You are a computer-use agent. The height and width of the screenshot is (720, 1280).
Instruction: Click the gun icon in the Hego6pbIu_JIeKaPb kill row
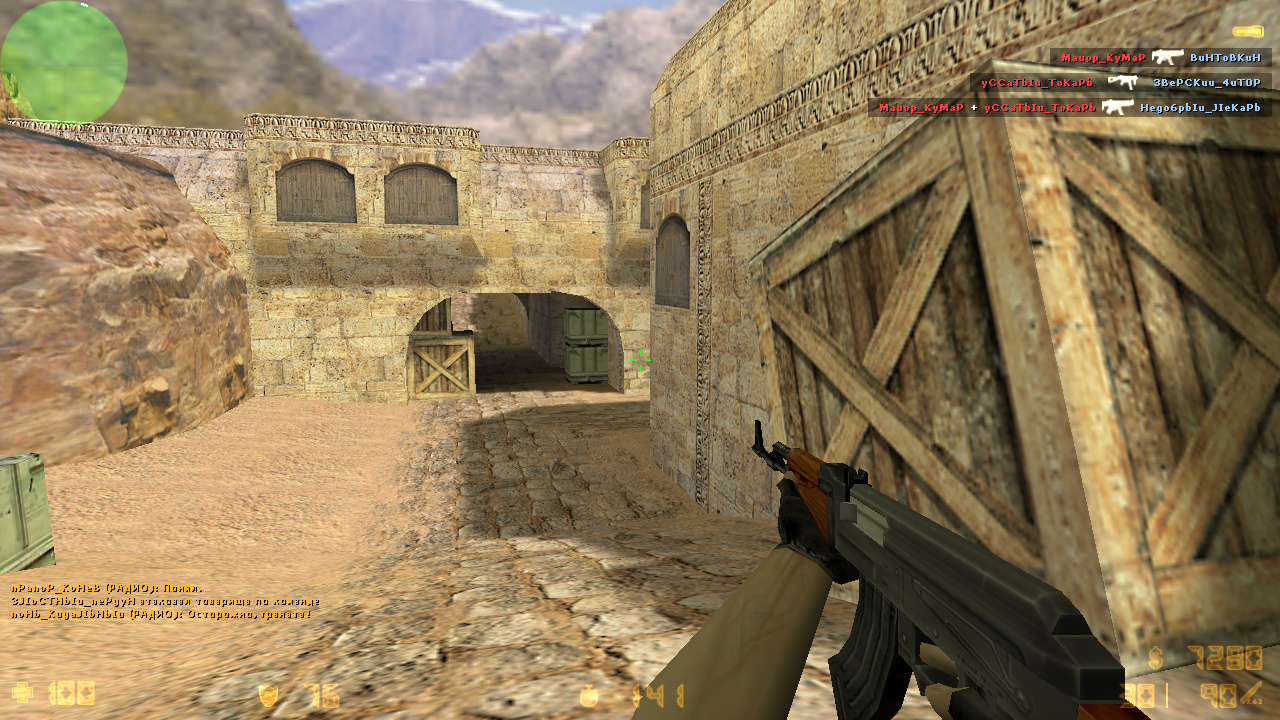[x=1118, y=107]
